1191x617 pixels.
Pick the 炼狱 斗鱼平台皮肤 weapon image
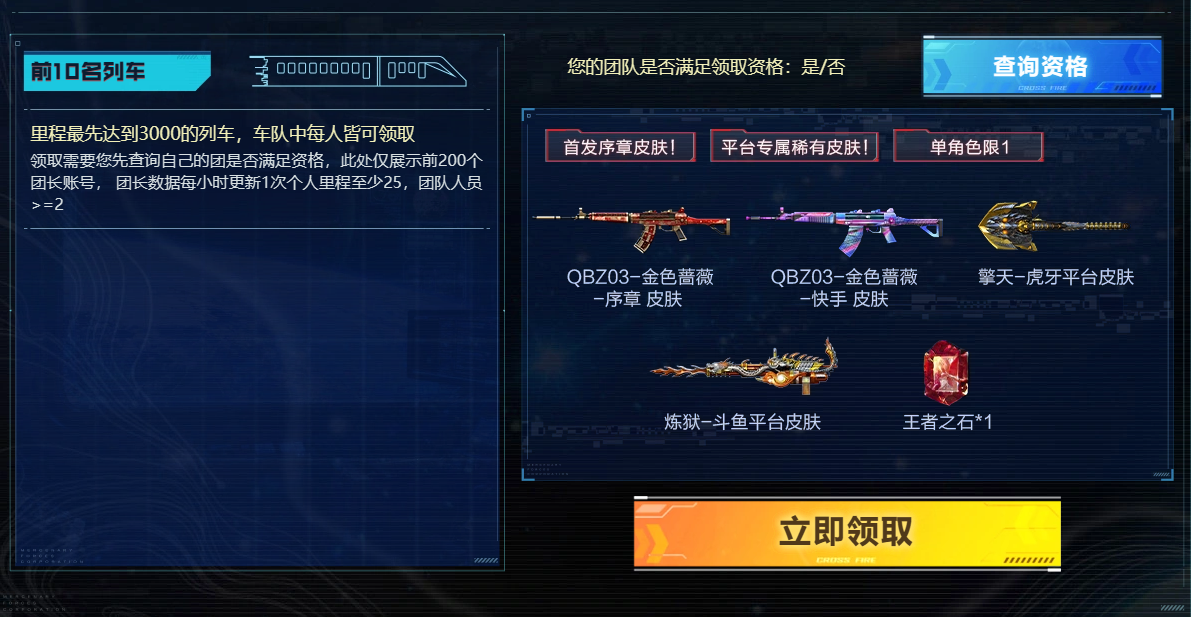[743, 368]
